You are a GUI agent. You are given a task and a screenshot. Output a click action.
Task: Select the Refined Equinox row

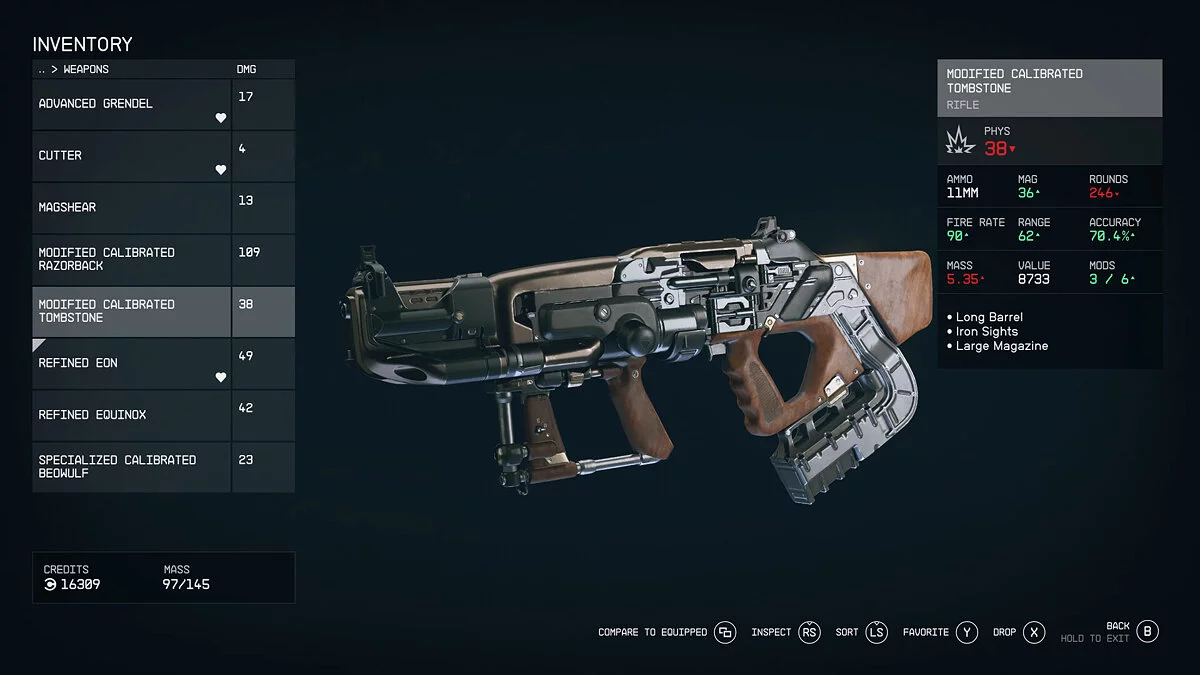click(x=131, y=415)
